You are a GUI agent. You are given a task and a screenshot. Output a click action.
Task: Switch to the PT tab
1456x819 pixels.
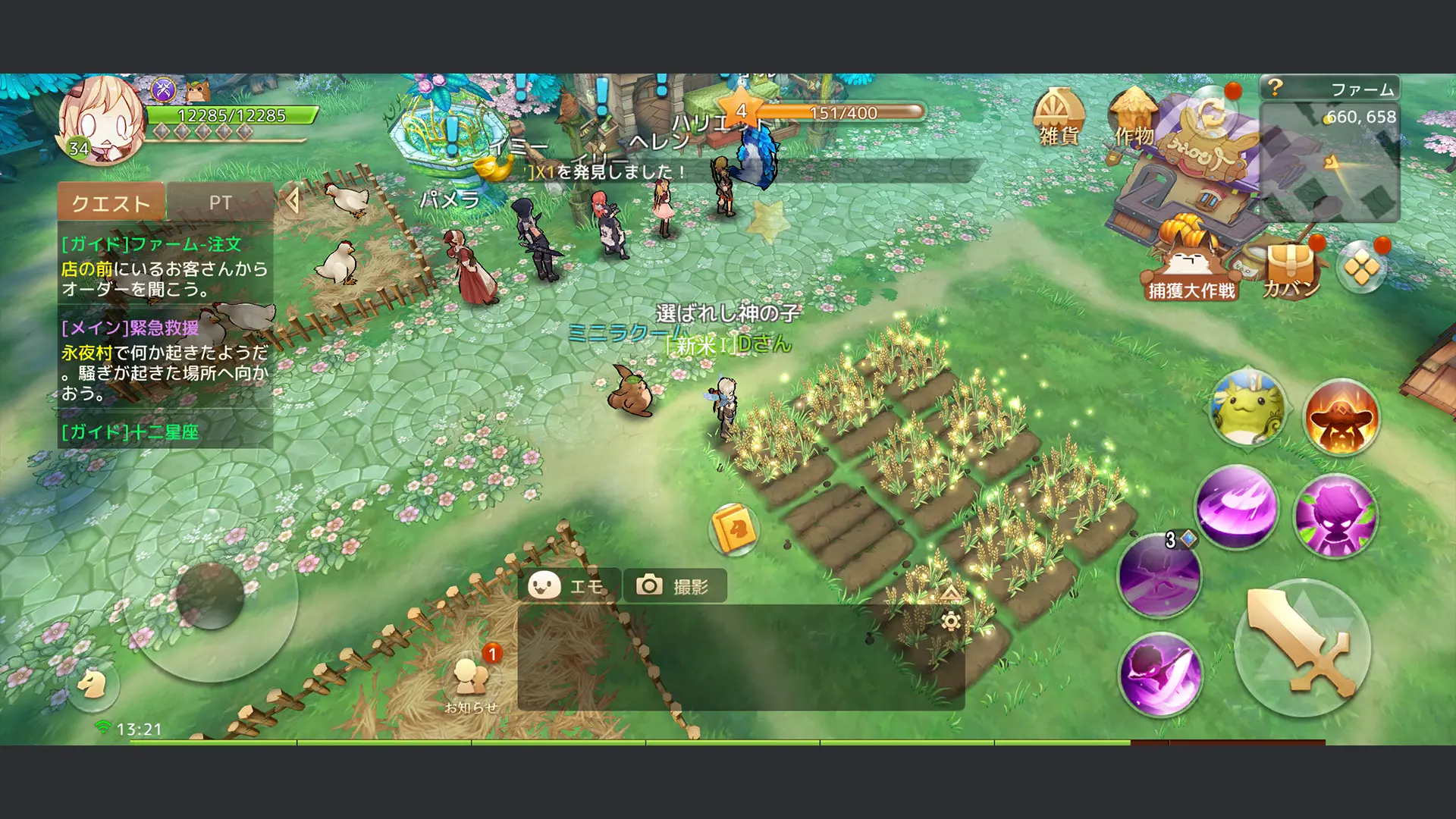point(221,201)
